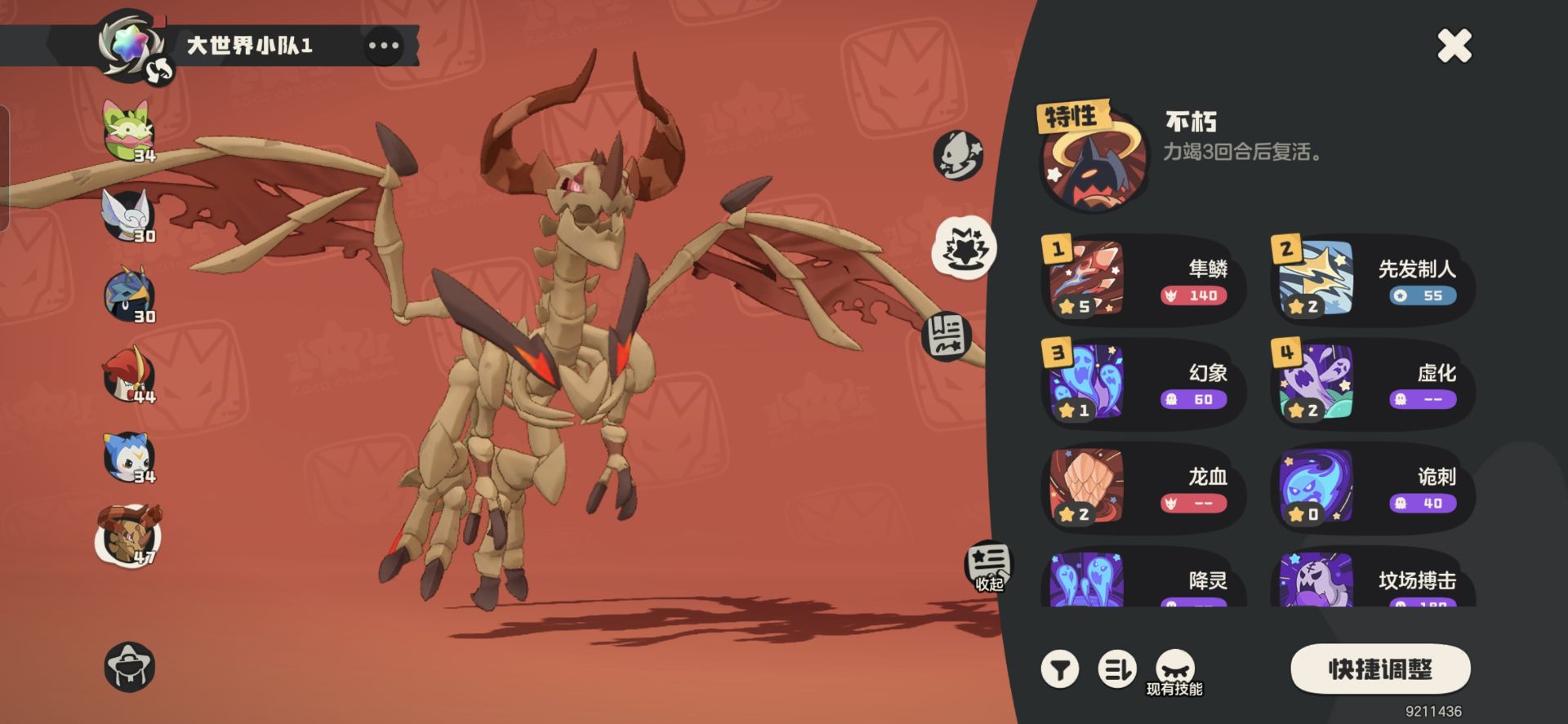This screenshot has width=1568, height=724.
Task: Open the skill sort order button
Action: (1116, 669)
